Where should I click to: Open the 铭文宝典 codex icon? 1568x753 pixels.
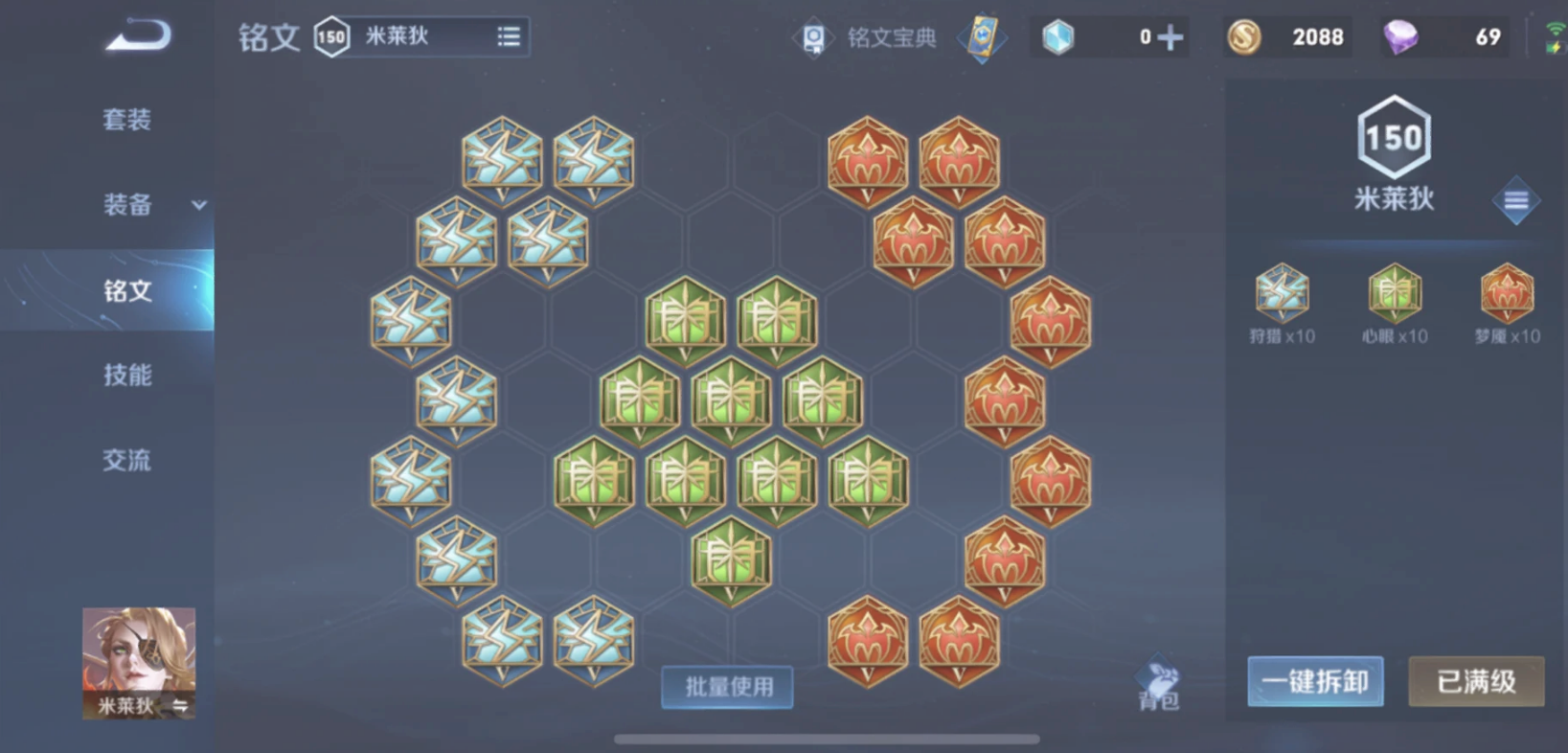(x=813, y=36)
